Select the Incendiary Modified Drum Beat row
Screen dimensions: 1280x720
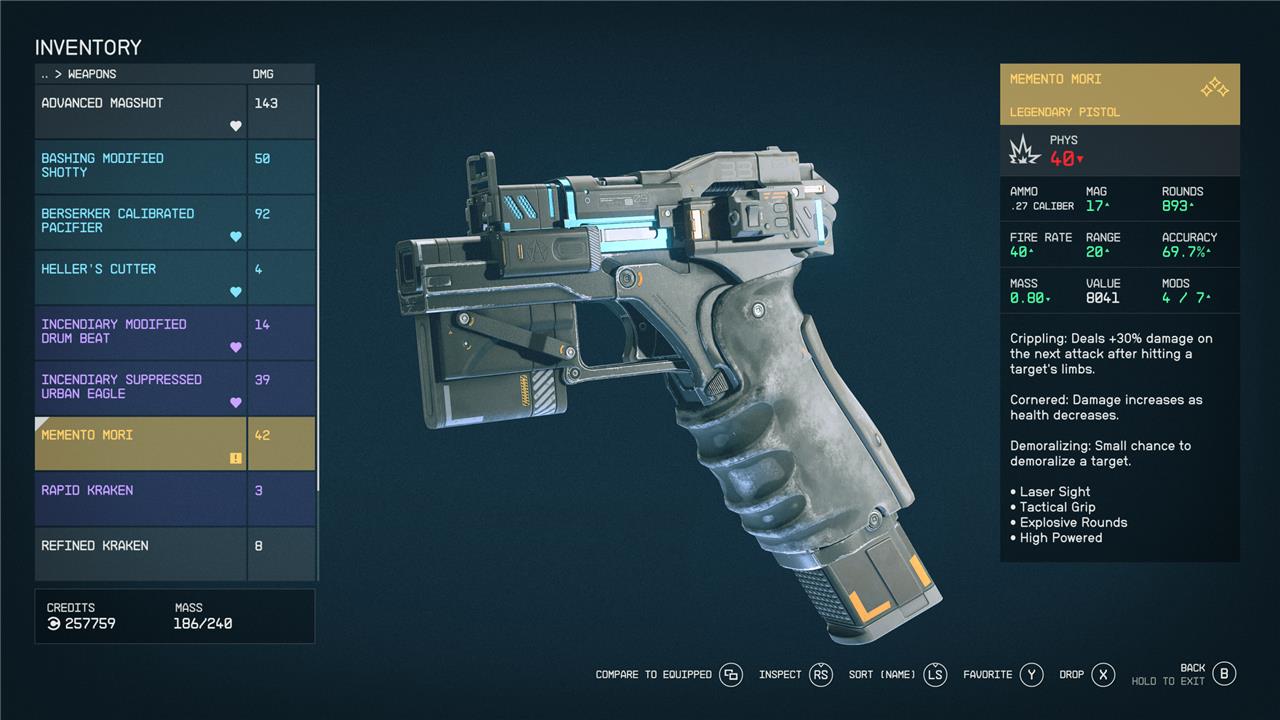tap(140, 332)
